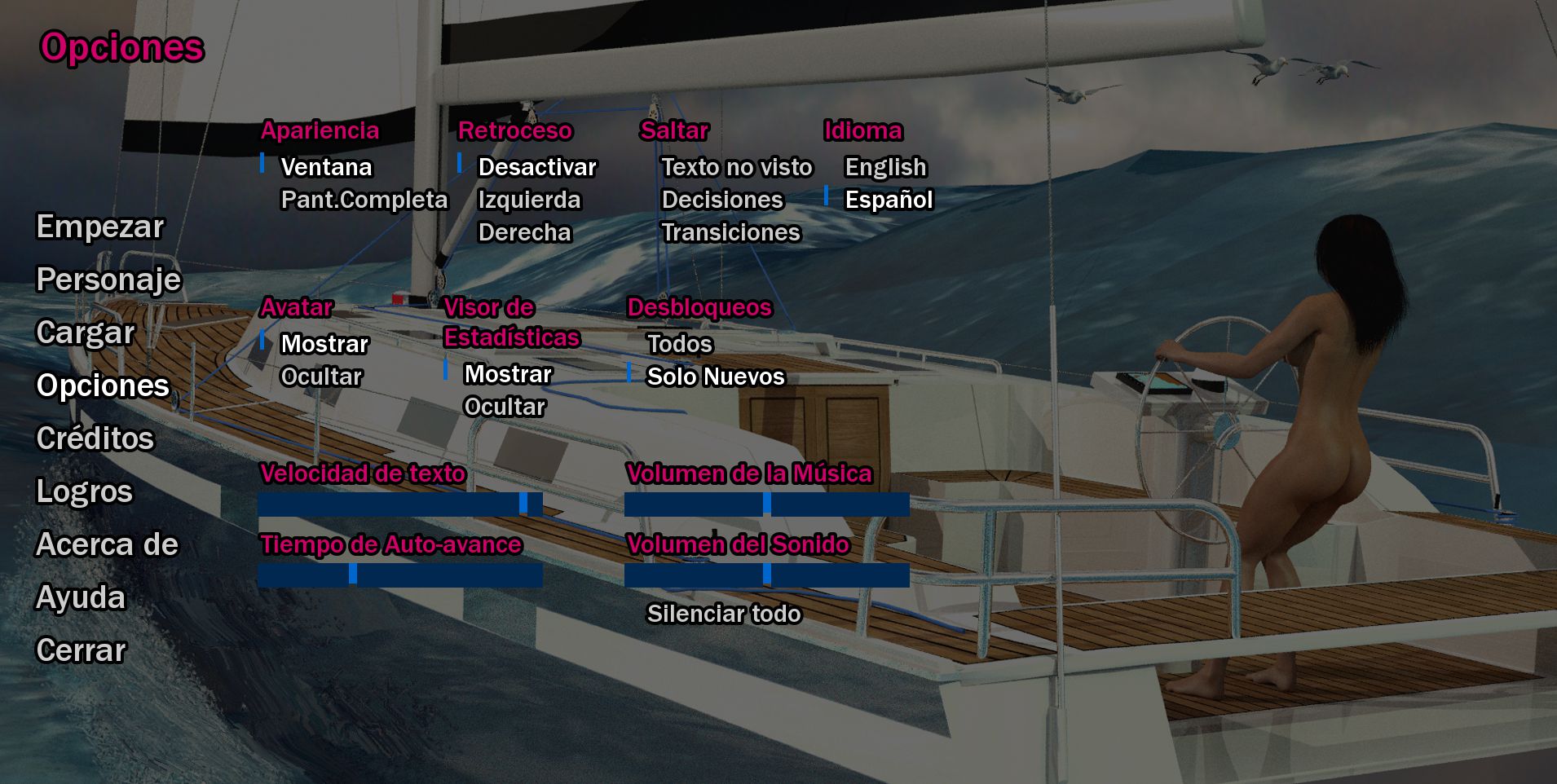Toggle Silenciar todo
The image size is (1557, 784).
[723, 614]
